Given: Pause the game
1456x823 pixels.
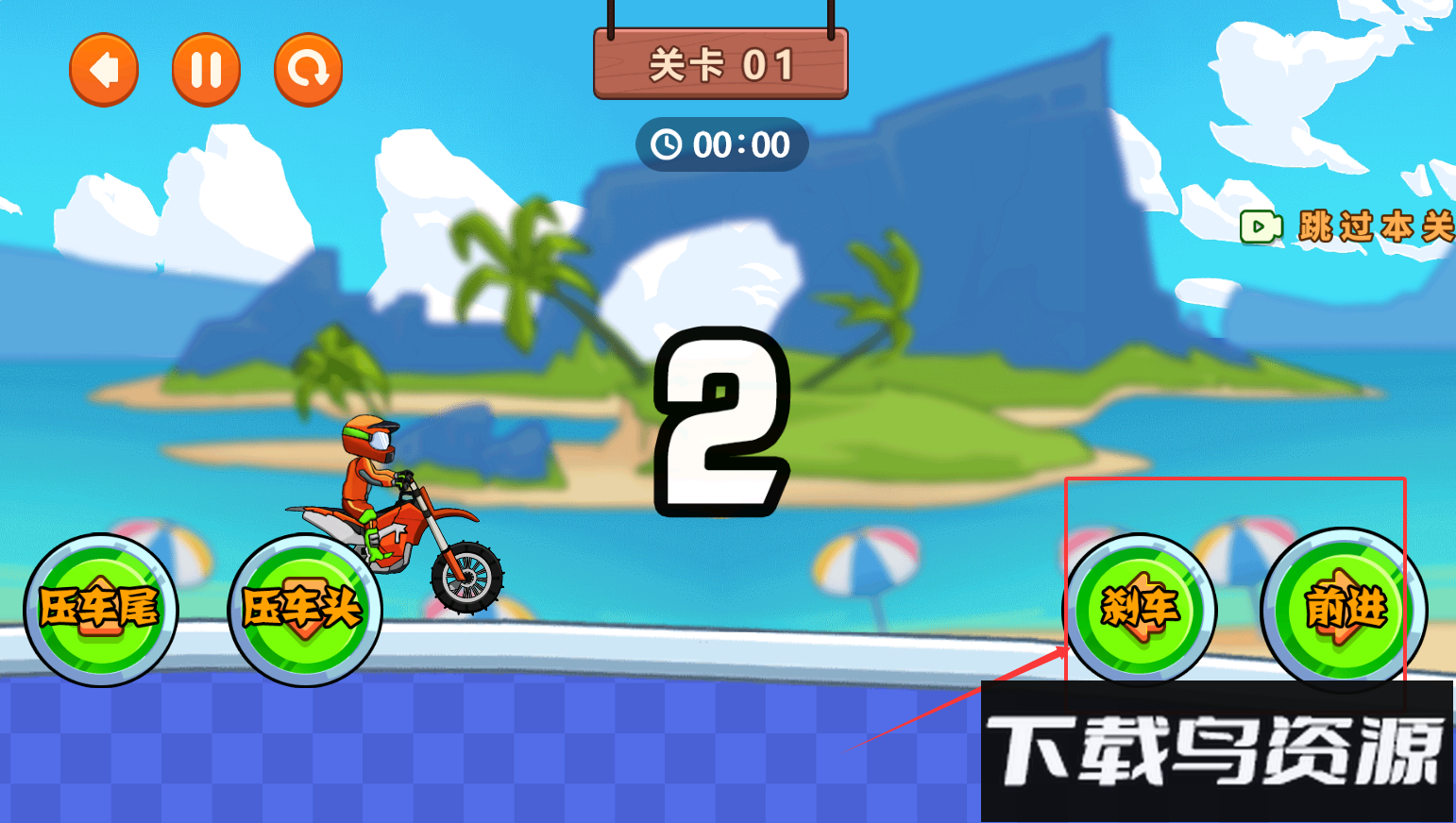Looking at the screenshot, I should click(x=206, y=70).
